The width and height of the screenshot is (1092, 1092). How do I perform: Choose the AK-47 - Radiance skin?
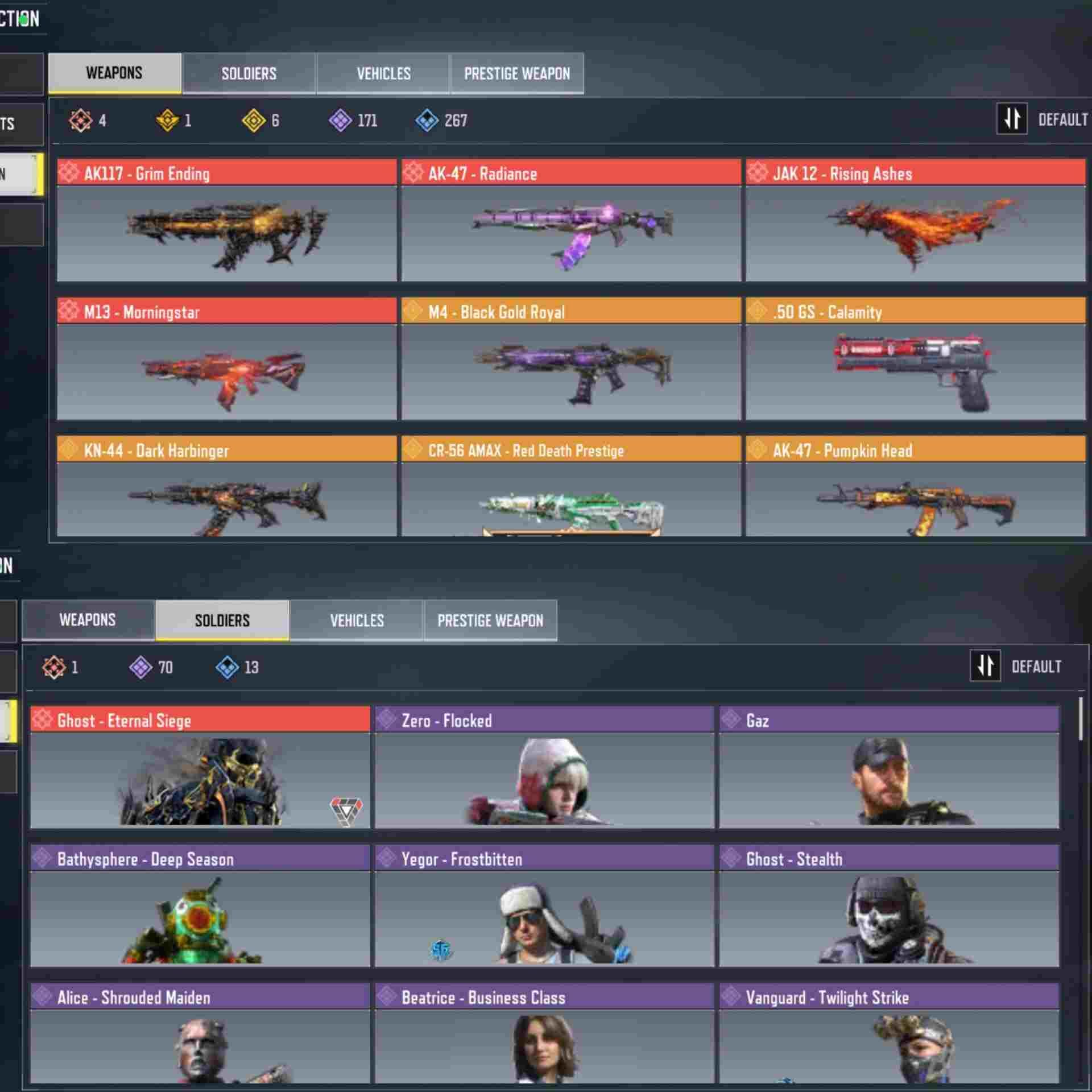[571, 221]
